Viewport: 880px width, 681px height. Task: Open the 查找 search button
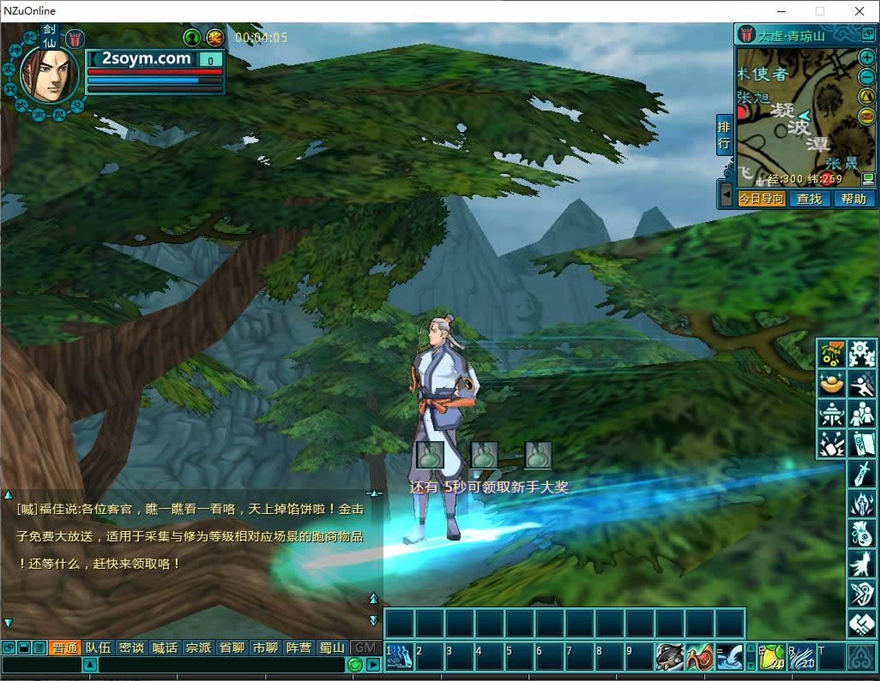808,199
